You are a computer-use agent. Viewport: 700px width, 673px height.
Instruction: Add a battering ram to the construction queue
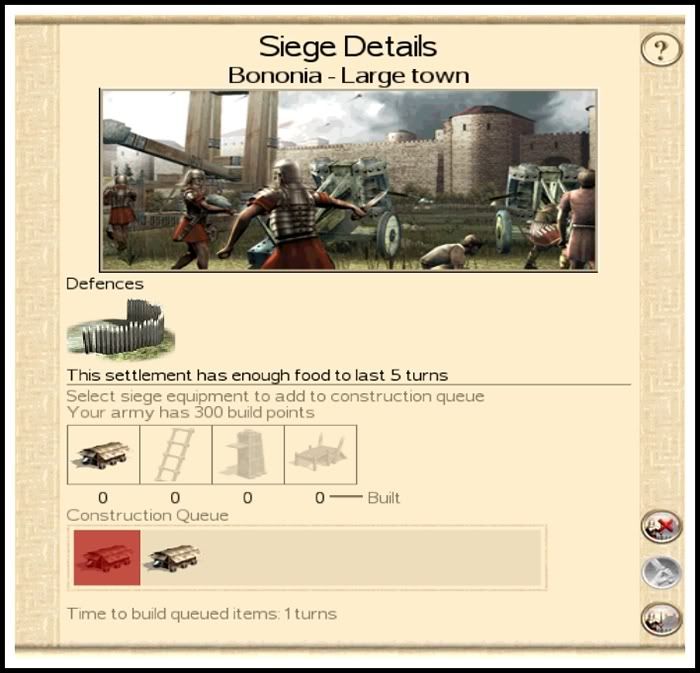coord(103,455)
